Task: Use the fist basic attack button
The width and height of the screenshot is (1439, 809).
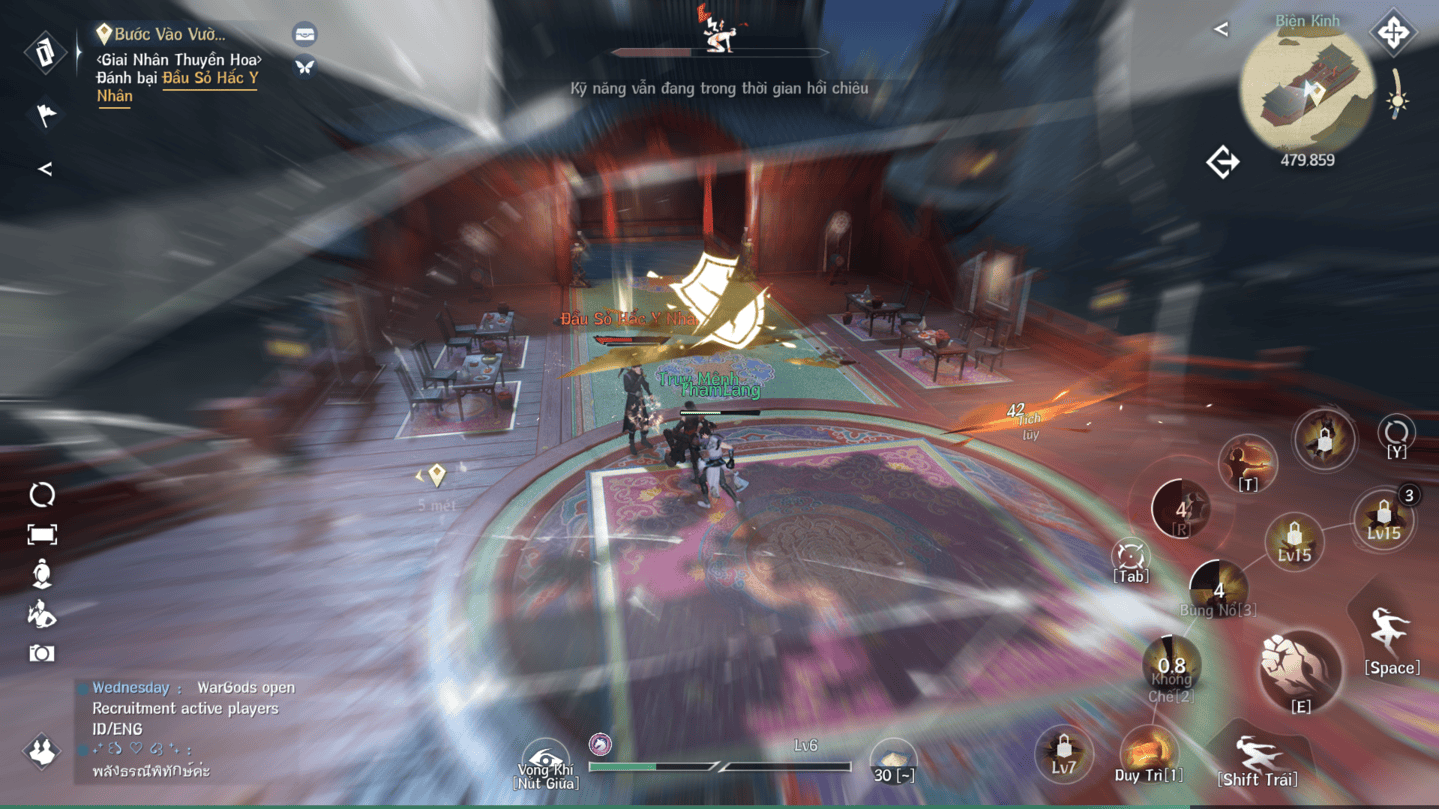Action: (1299, 668)
